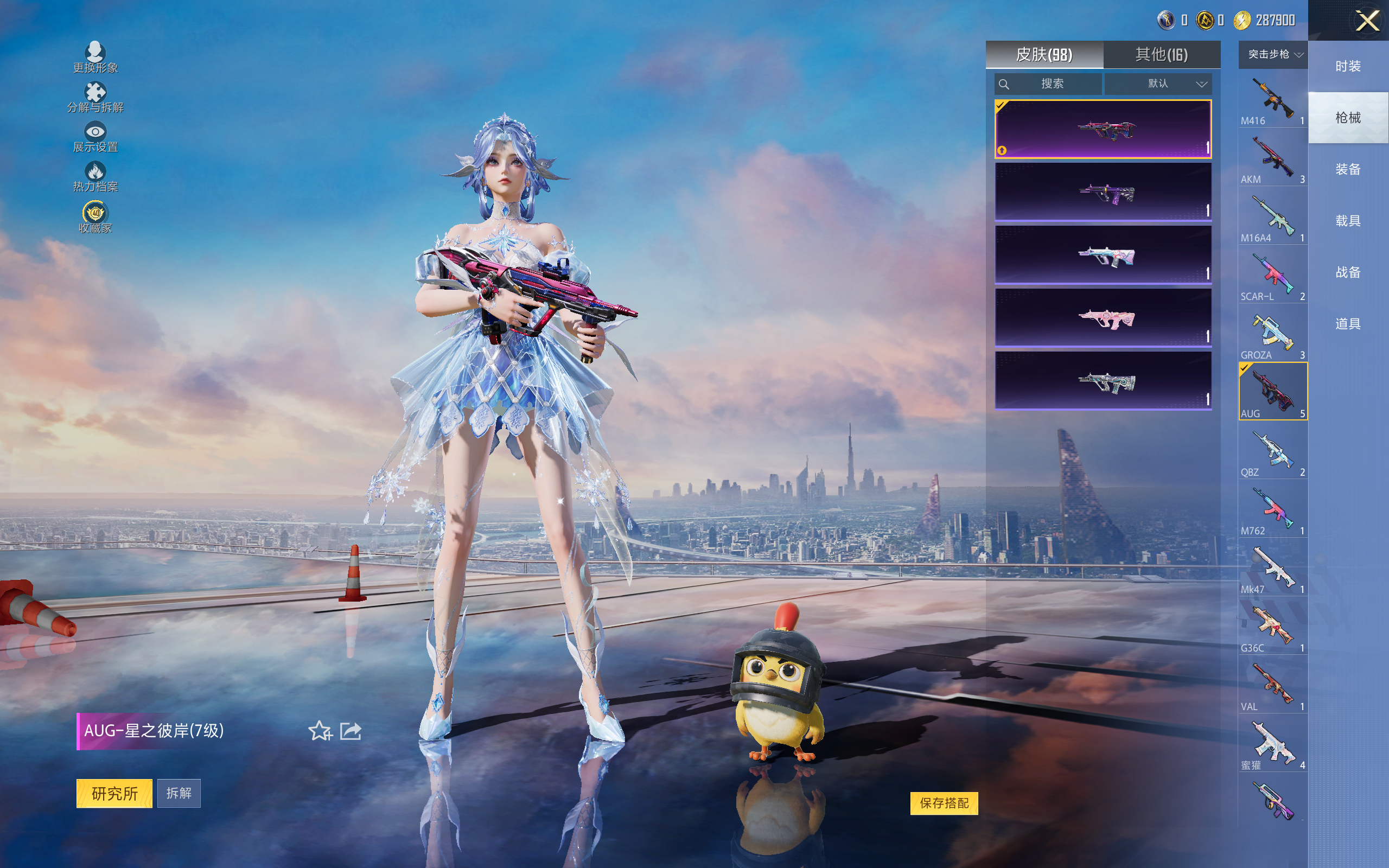Save the loadout with 保存搭配
This screenshot has height=868, width=1389.
click(x=944, y=802)
